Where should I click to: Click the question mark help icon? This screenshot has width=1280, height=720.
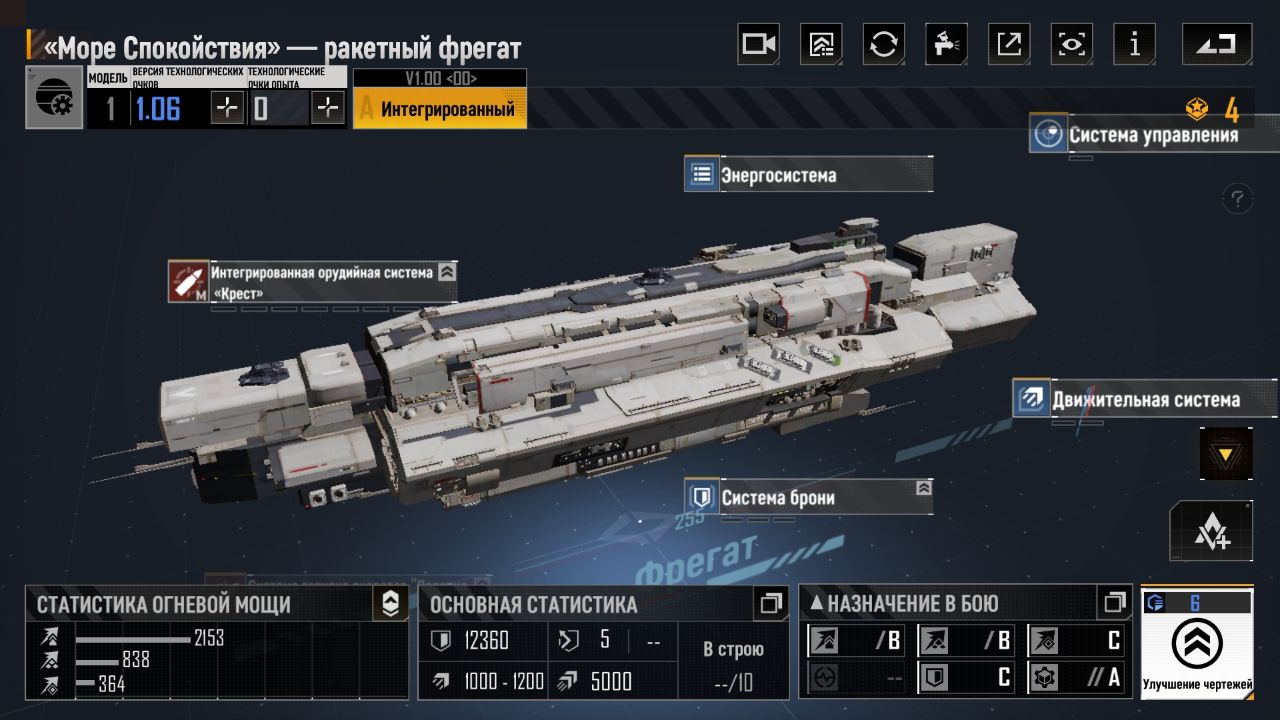1238,197
